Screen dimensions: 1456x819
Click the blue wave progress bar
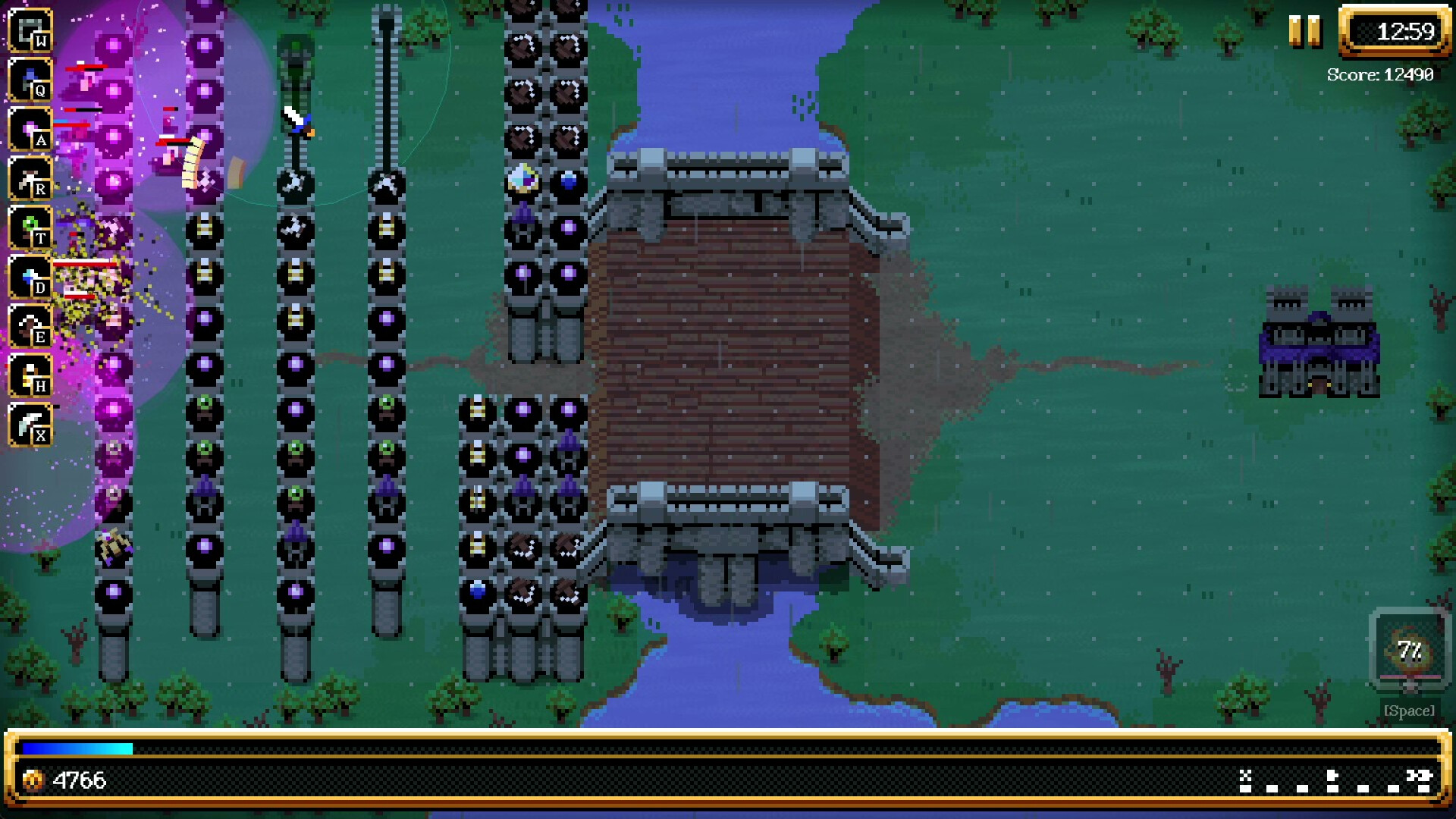coord(76,749)
